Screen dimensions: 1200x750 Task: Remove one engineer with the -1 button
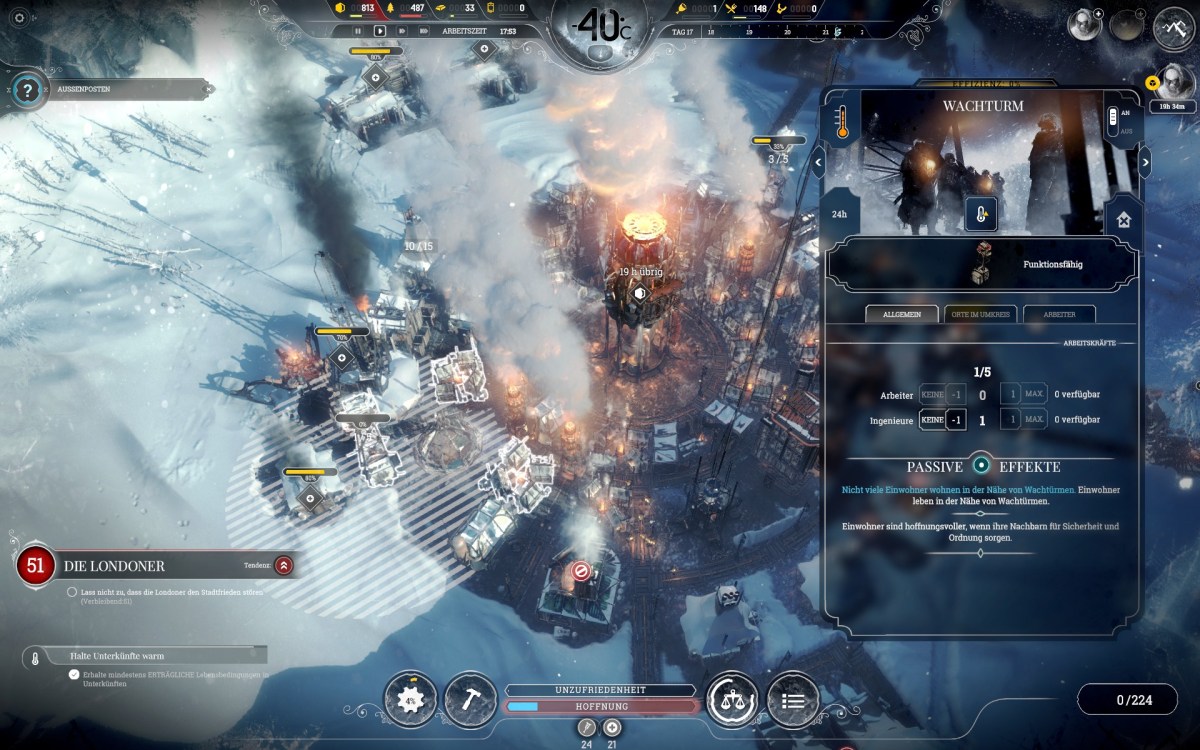[x=956, y=420]
